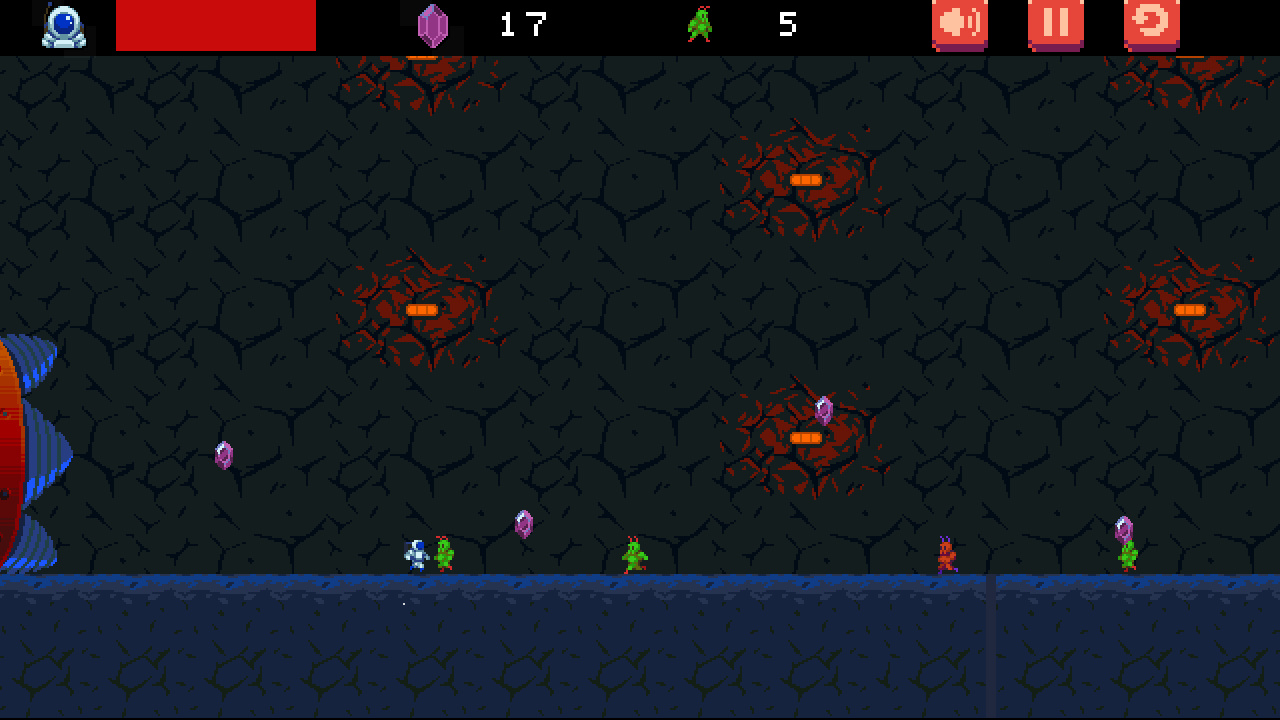Mute the game audio via the speaker button

click(958, 24)
